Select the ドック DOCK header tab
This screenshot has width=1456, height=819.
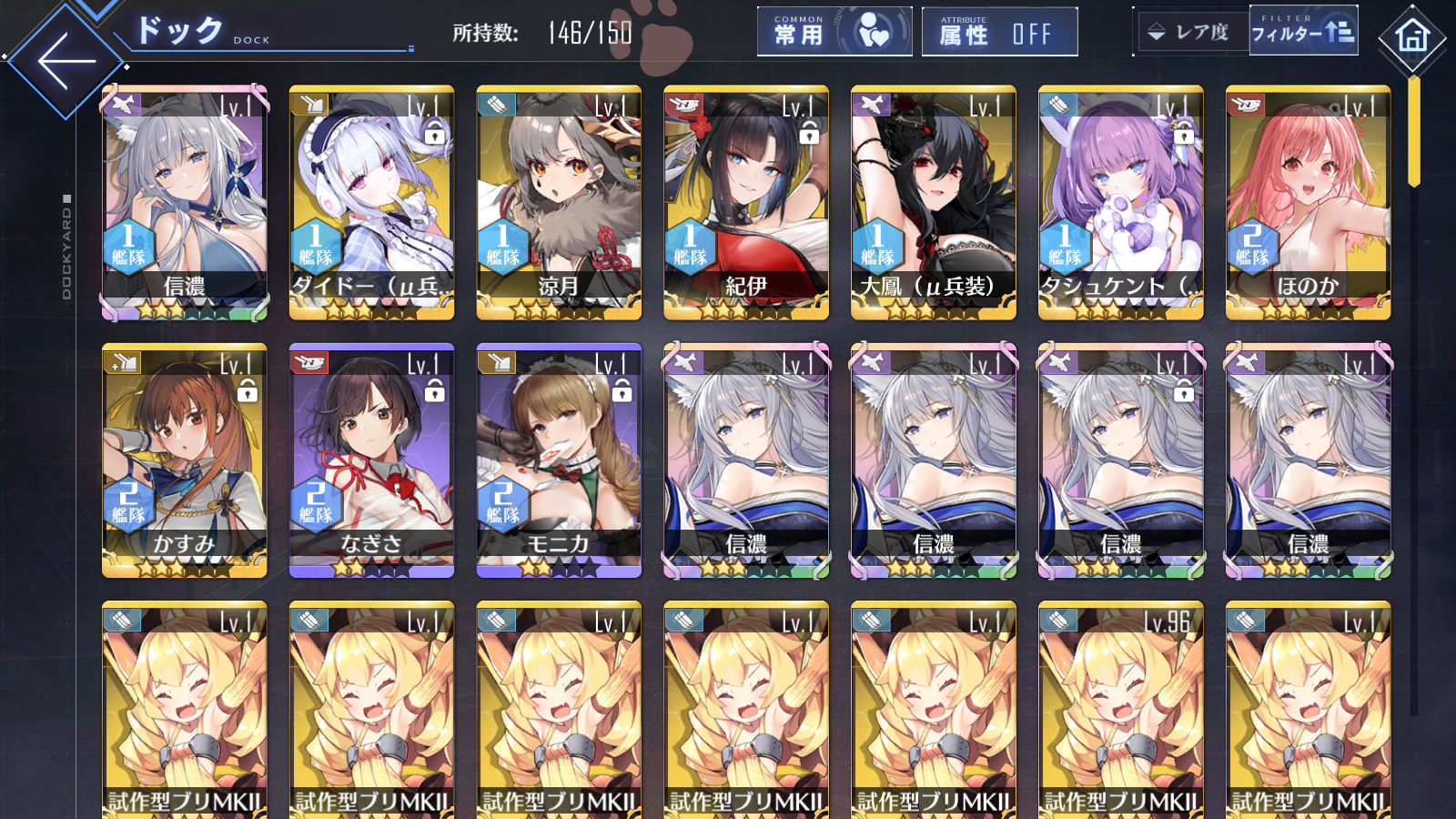182,29
